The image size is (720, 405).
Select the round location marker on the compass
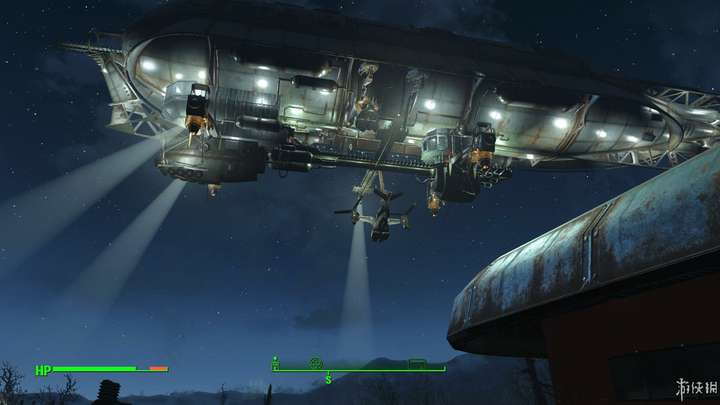316,363
